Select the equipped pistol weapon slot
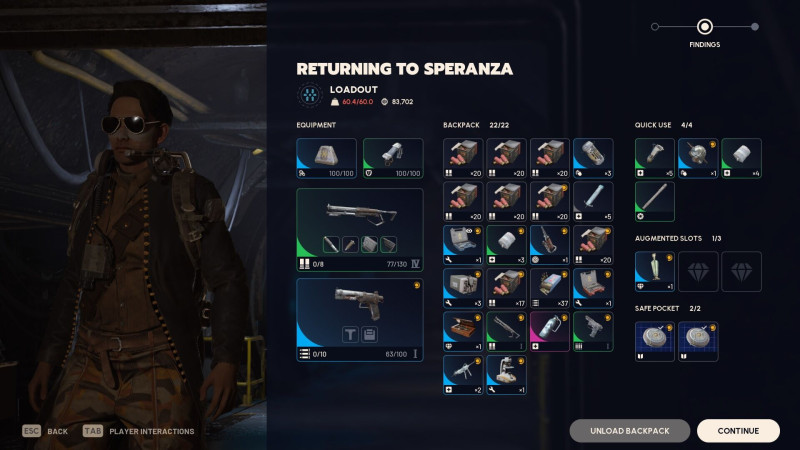Screen dimensions: 800x450 (360, 319)
